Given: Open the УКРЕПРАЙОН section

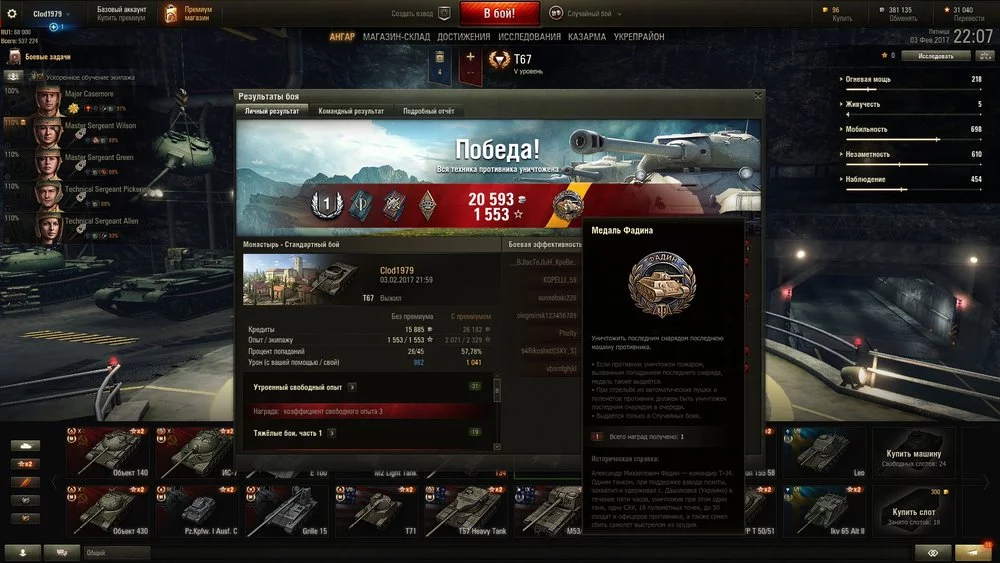Looking at the screenshot, I should coord(642,37).
